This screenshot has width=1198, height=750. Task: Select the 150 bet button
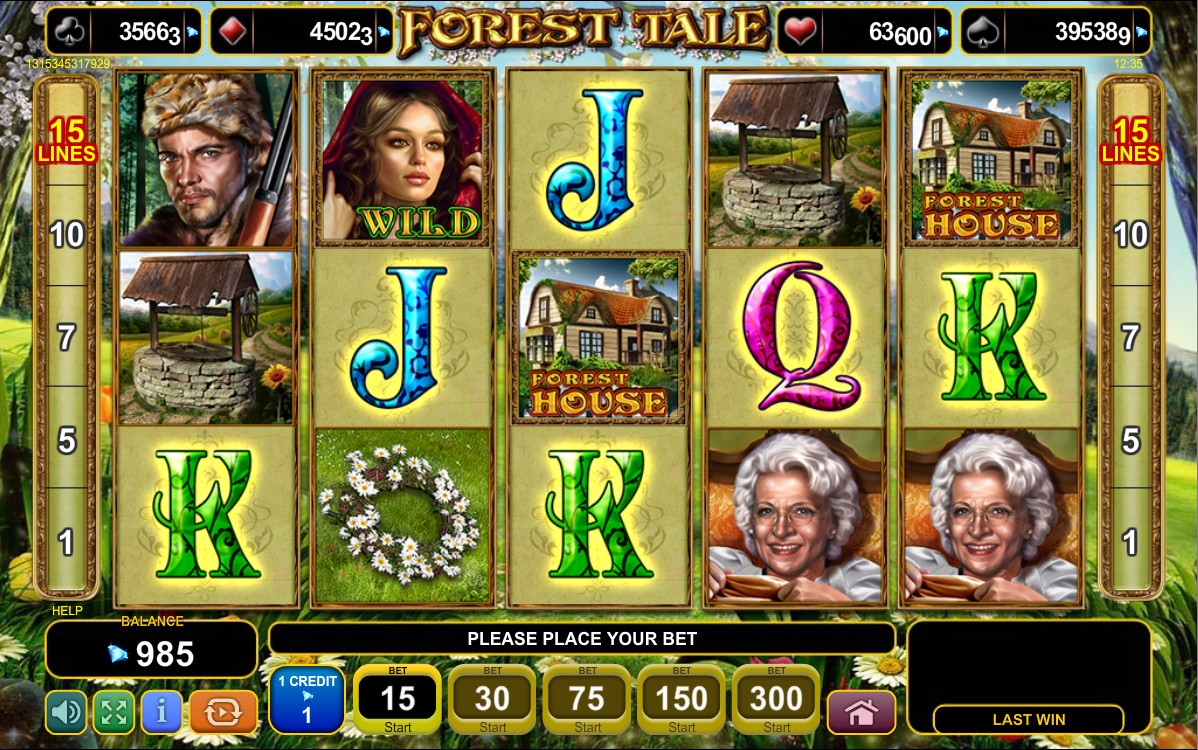tap(682, 699)
